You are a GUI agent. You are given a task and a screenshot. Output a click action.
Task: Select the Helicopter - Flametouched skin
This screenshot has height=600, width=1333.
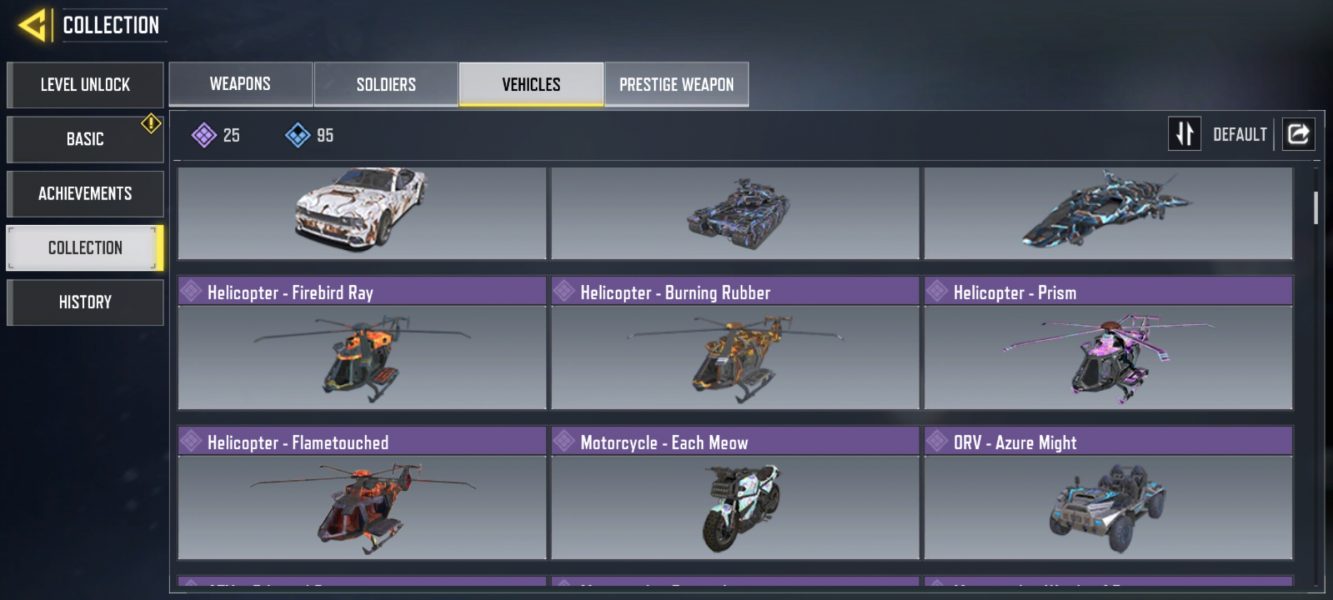[x=362, y=495]
